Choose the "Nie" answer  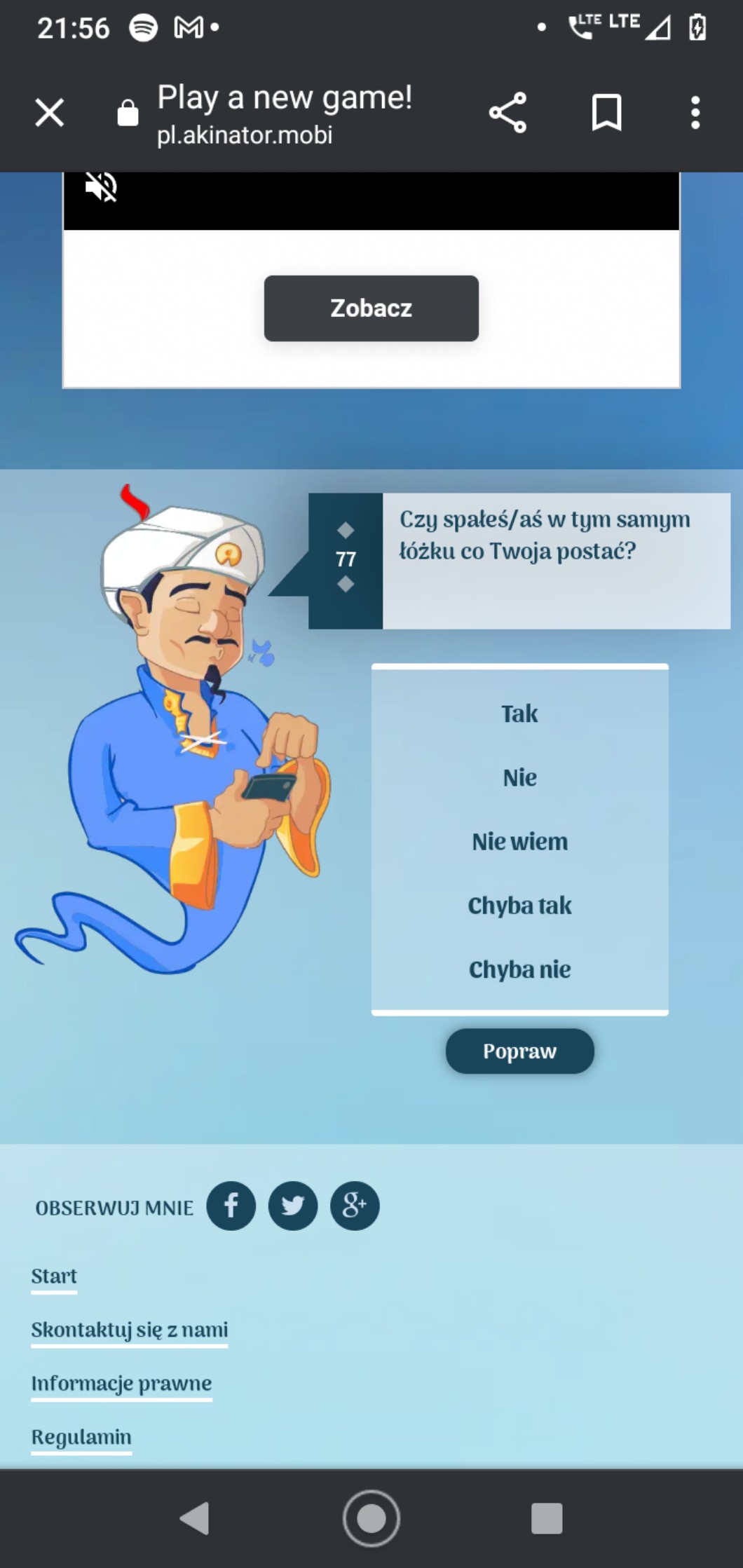tap(519, 777)
